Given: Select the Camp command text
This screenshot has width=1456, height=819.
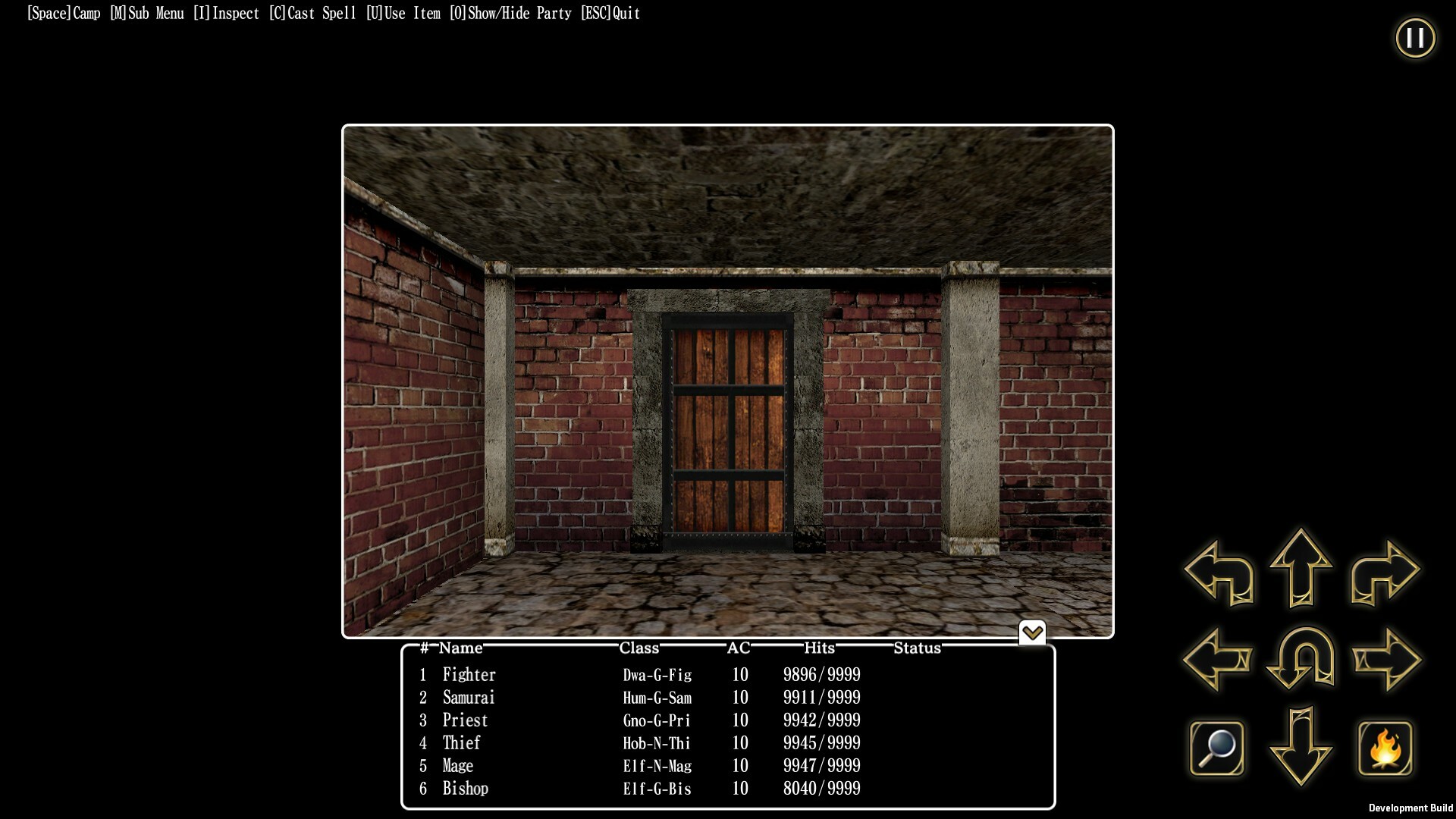Looking at the screenshot, I should [x=63, y=13].
